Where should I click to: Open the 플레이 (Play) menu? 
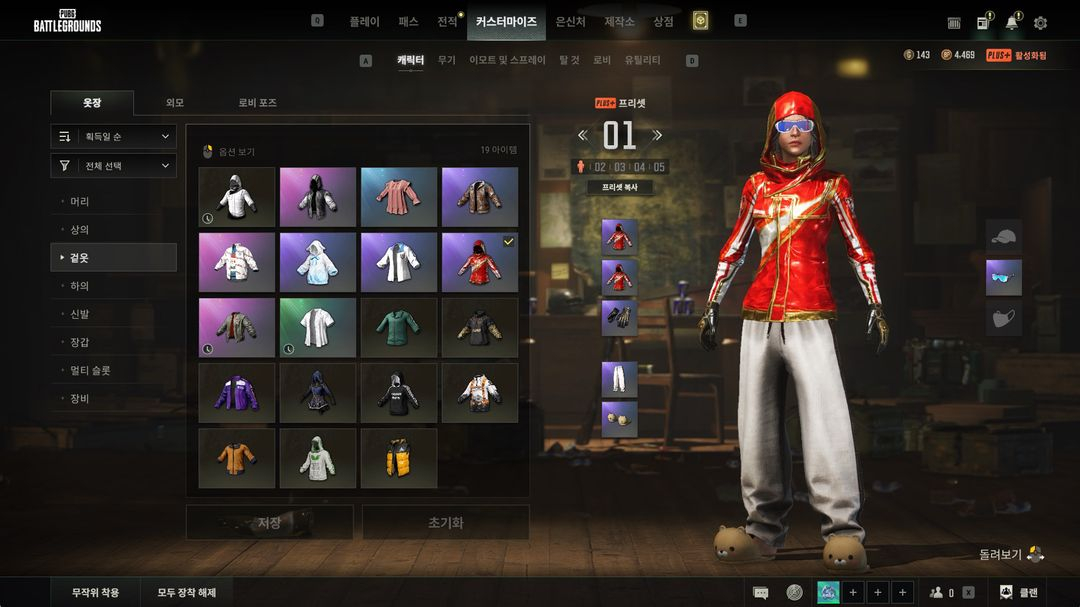pos(364,21)
